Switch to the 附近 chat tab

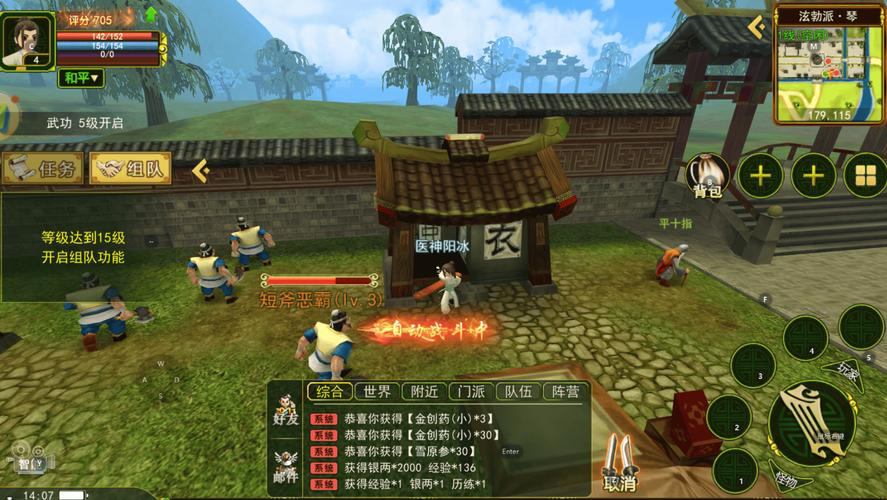click(x=424, y=391)
